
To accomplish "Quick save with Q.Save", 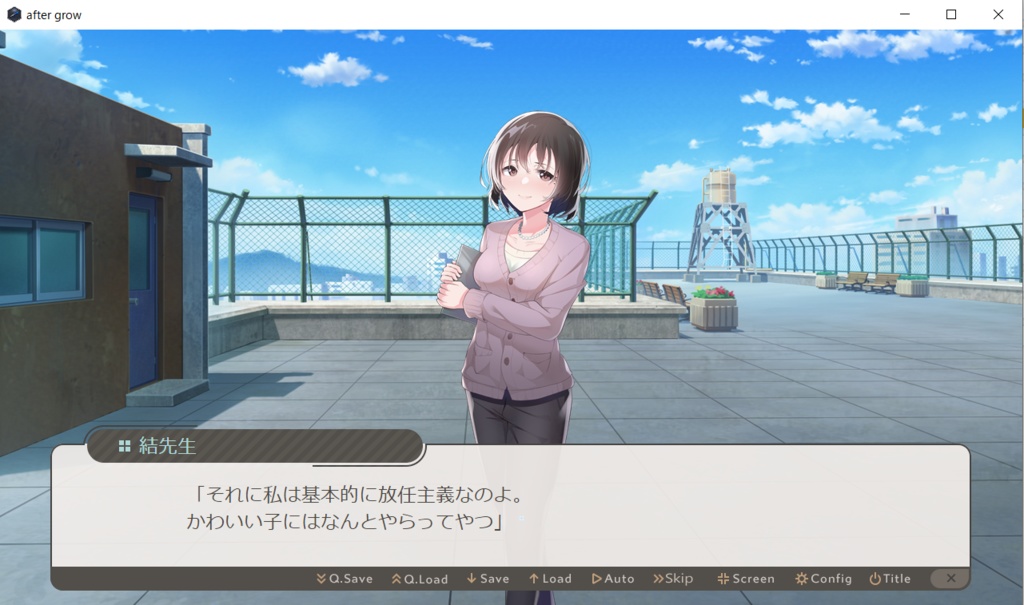I will point(345,579).
